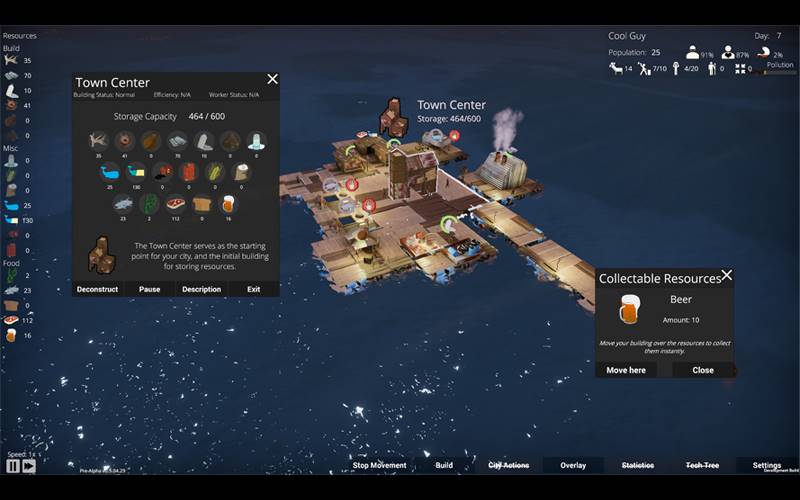This screenshot has width=800, height=500.
Task: Open the Settings menu
Action: tap(767, 465)
